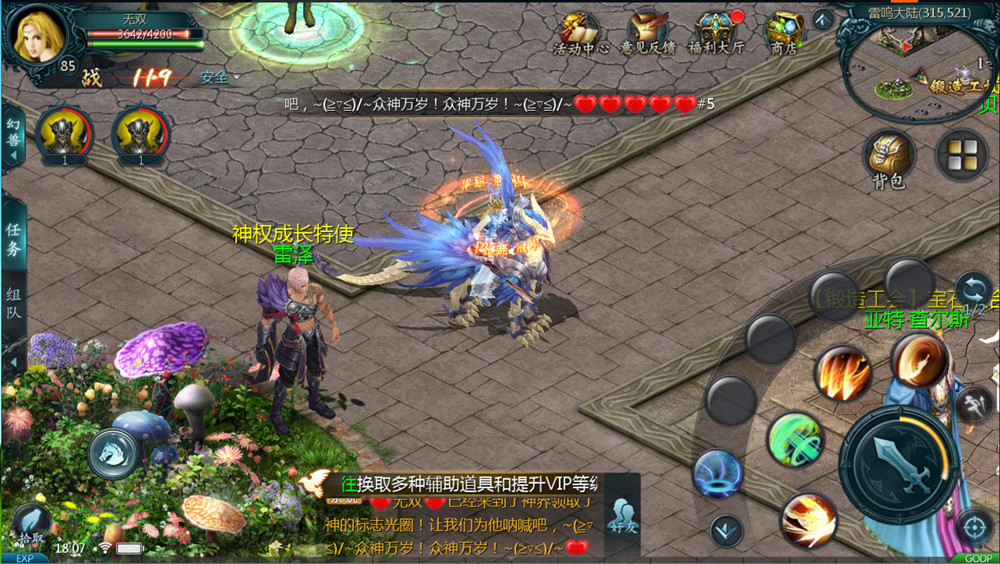Open the 安全 battle mode dropdown
The image size is (1000, 564).
point(219,77)
